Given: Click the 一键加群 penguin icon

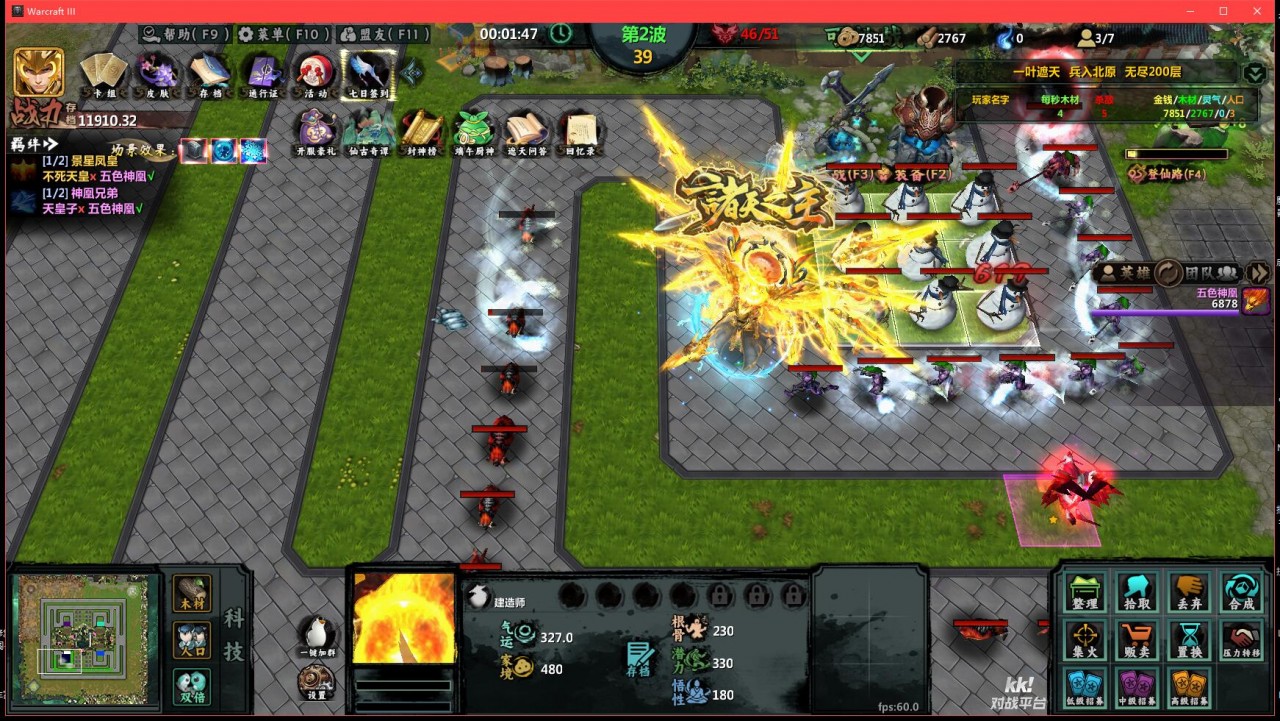Looking at the screenshot, I should click(316, 634).
